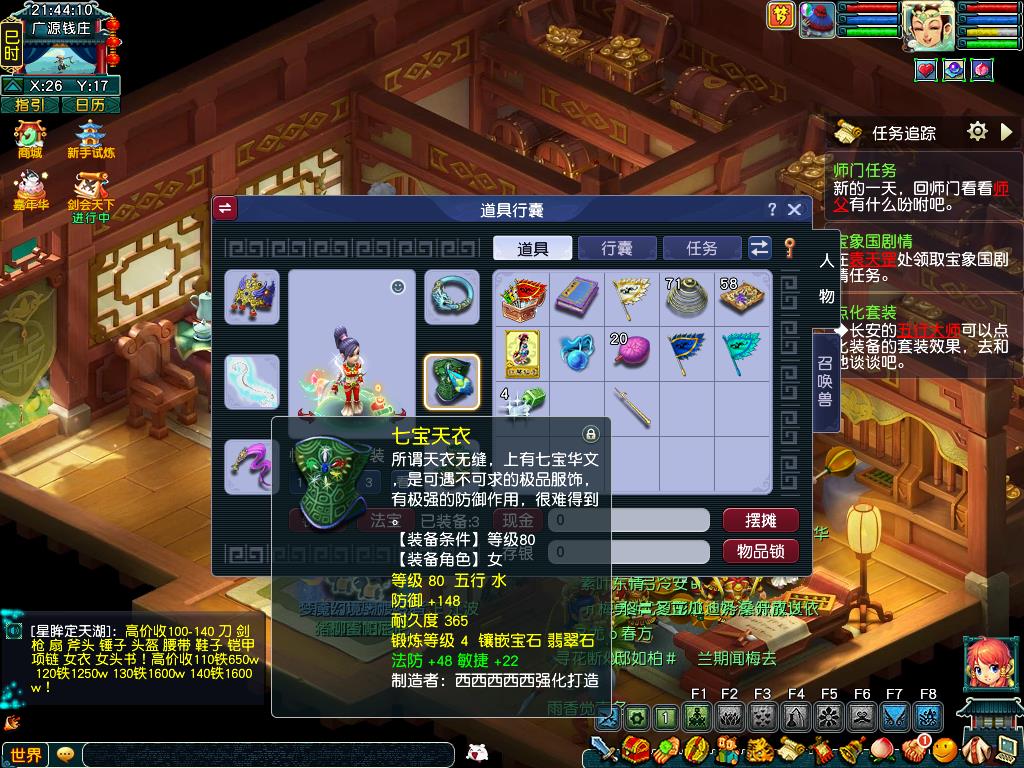Select the equipped teal ring slot
The image size is (1024, 768).
452,297
